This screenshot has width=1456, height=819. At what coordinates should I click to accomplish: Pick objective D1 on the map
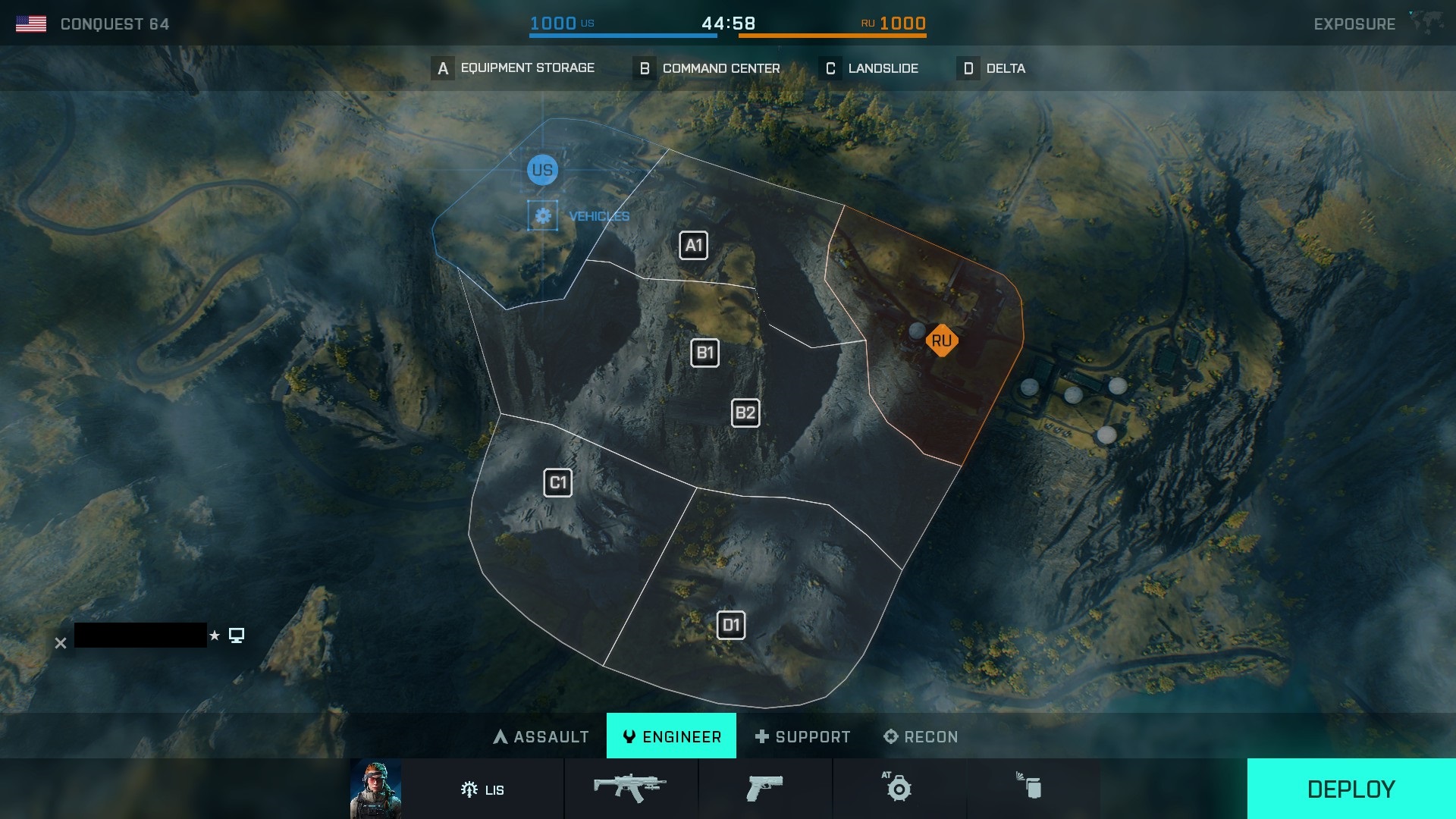[730, 626]
